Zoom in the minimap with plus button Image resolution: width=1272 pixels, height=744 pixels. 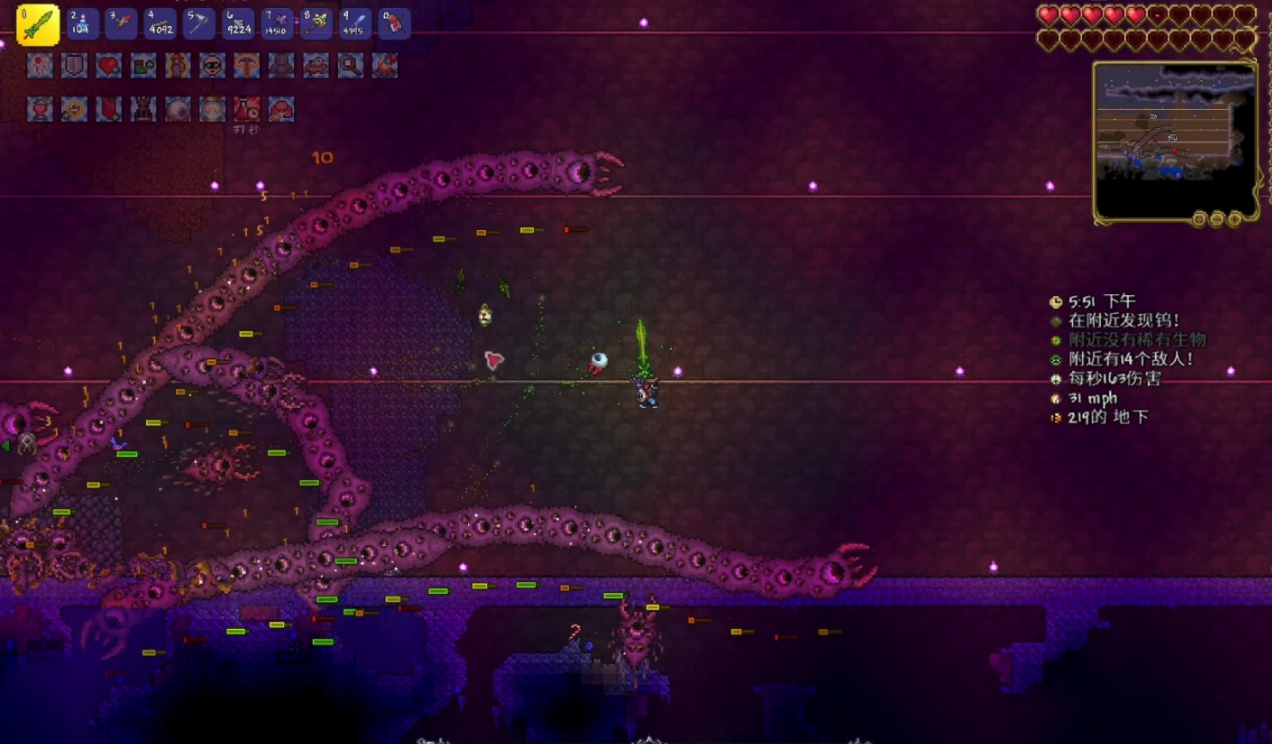click(x=1234, y=218)
